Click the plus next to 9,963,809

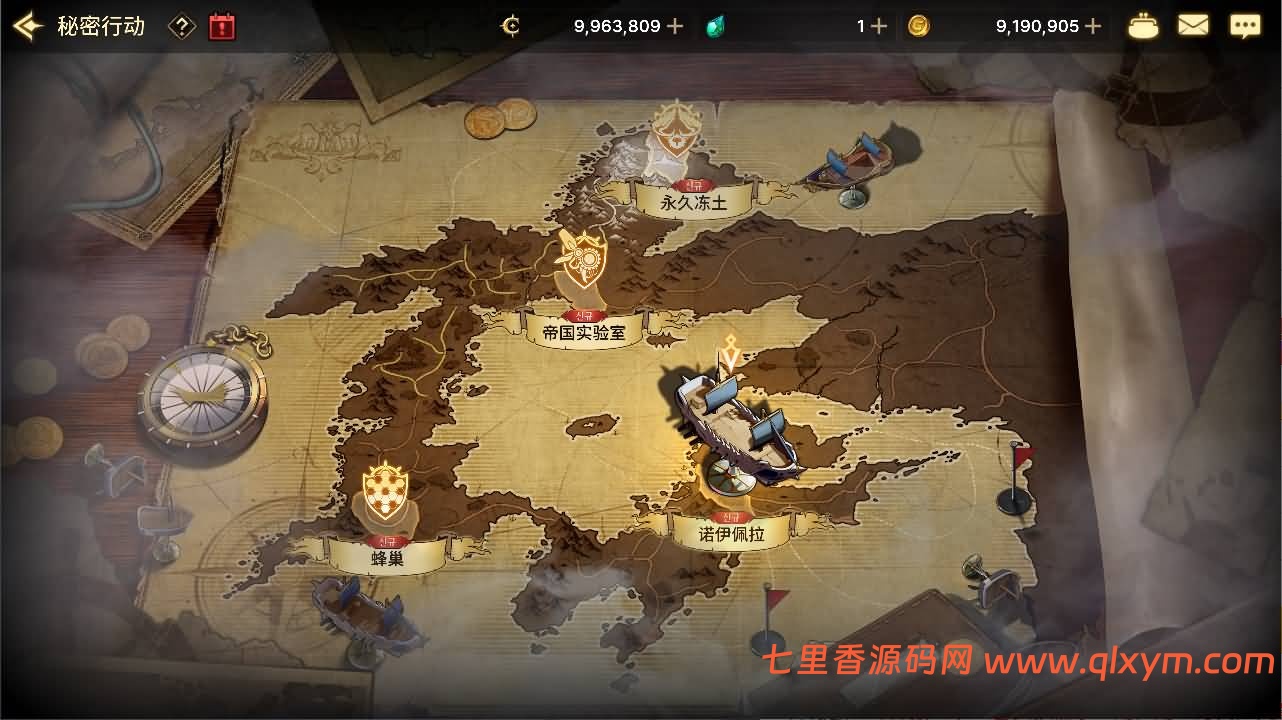[x=675, y=27]
